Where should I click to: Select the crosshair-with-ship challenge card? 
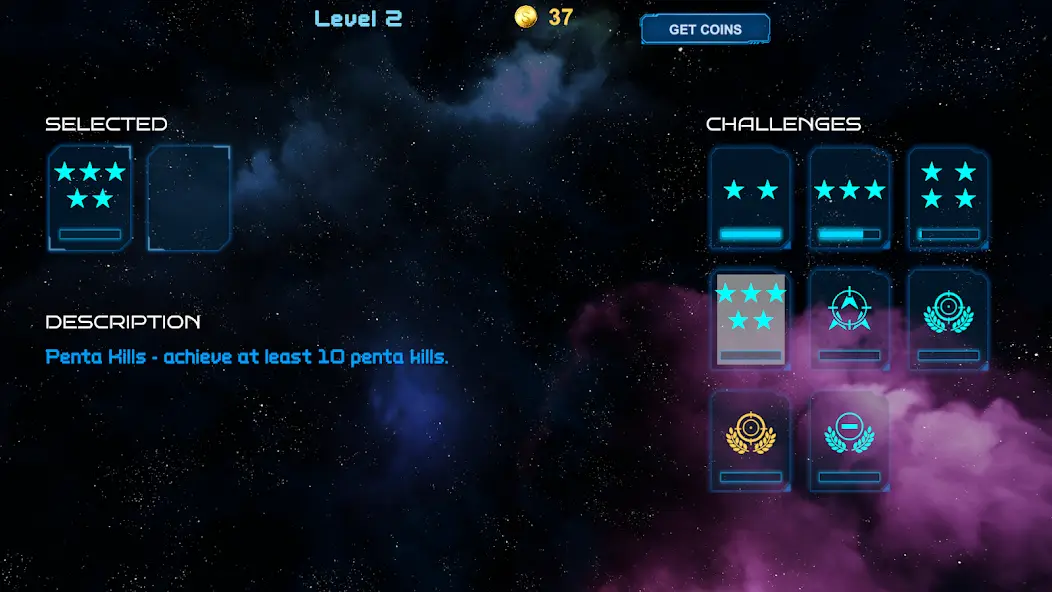coord(849,319)
